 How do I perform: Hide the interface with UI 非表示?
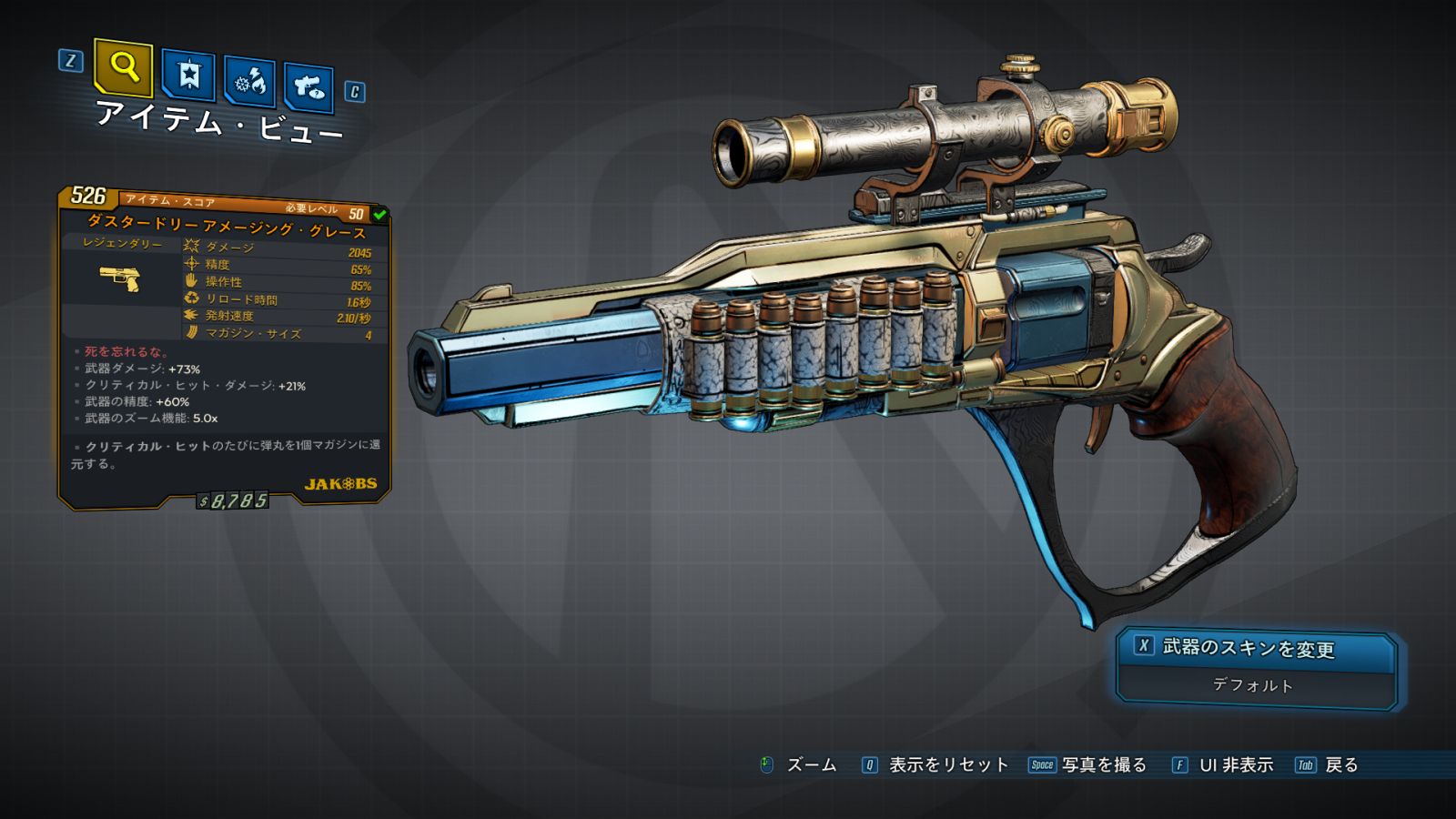point(1235,765)
